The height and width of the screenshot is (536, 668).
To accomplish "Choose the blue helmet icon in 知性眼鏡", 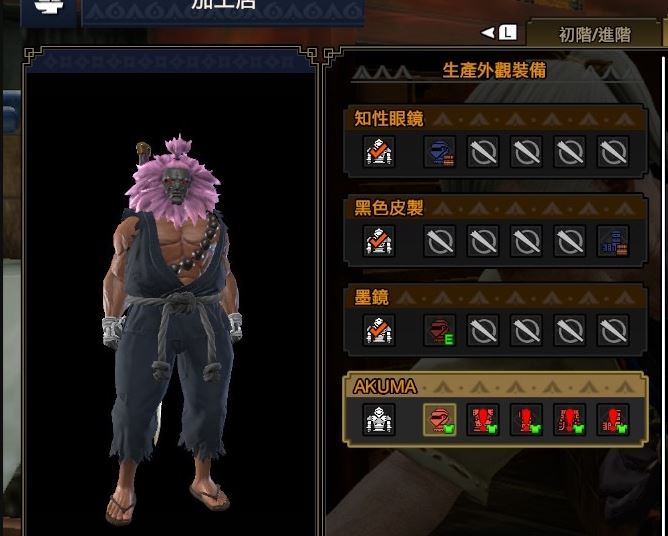I will coord(440,152).
